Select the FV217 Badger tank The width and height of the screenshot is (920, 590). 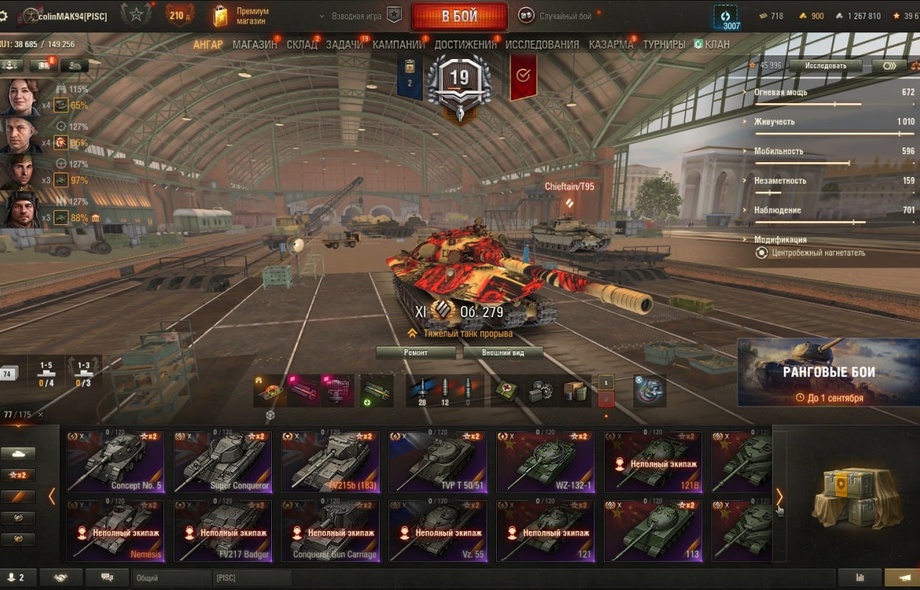pos(223,530)
